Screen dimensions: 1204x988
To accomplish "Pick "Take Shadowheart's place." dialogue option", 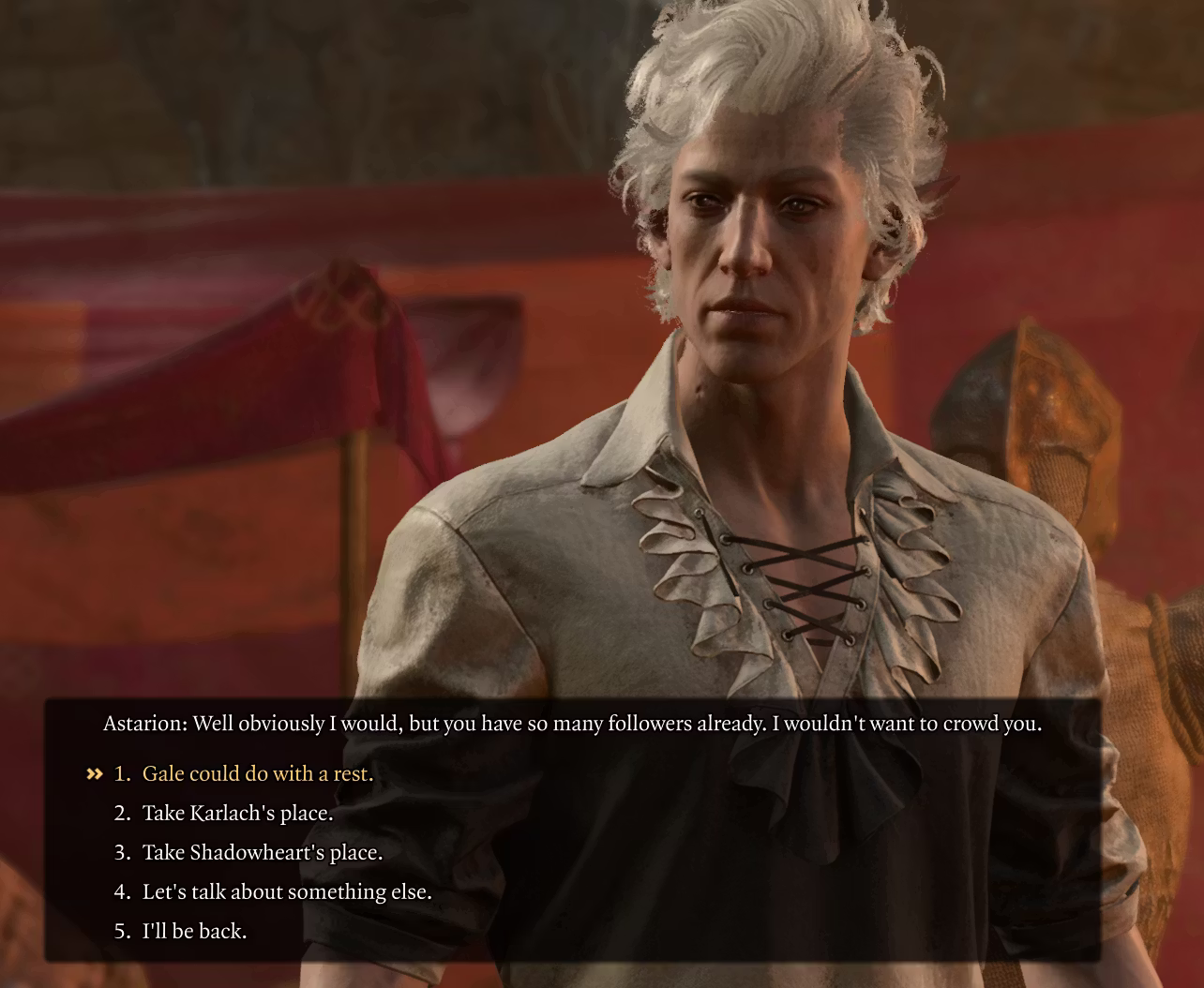I will tap(262, 853).
